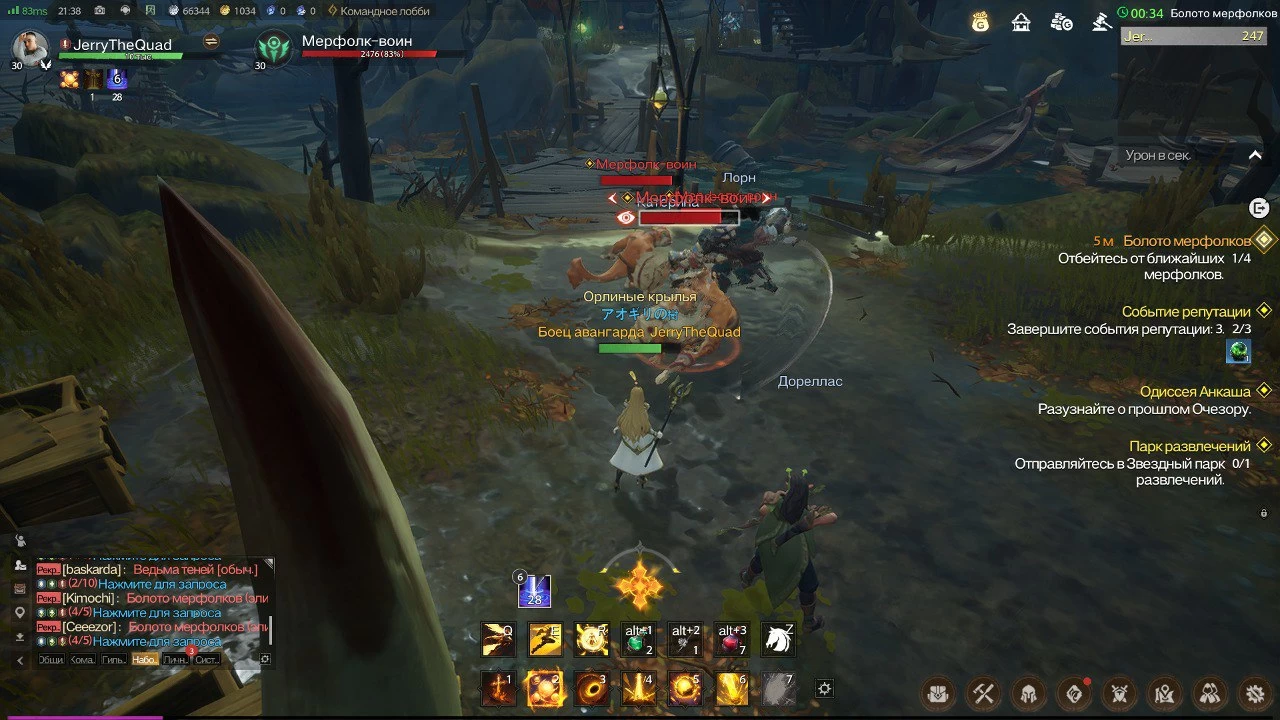Select the Болото мерфолков quest tracker entry
The width and height of the screenshot is (1280, 720).
[1186, 241]
